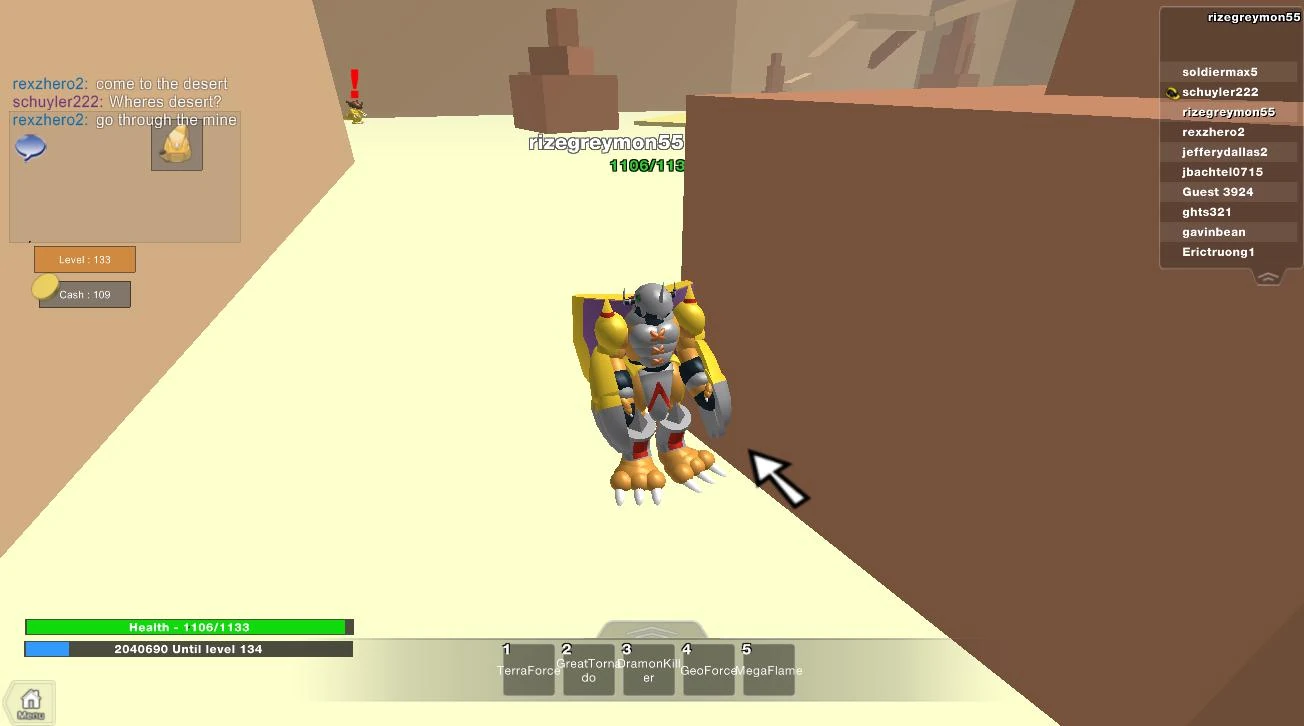Click the Menu house icon
Viewport: 1304px width, 726px height.
click(x=29, y=701)
